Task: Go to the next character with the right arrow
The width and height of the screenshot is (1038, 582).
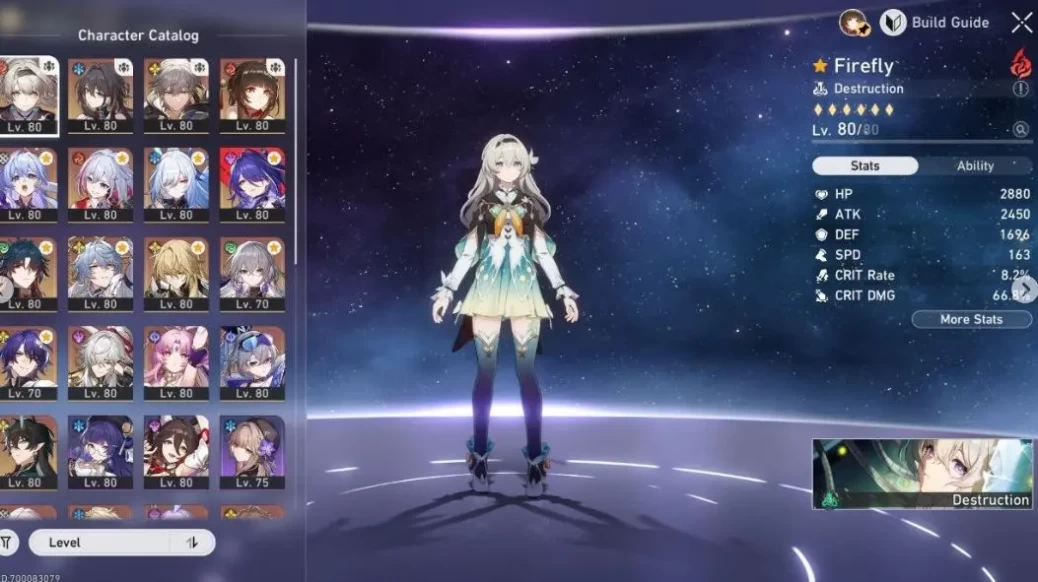Action: [x=1028, y=287]
